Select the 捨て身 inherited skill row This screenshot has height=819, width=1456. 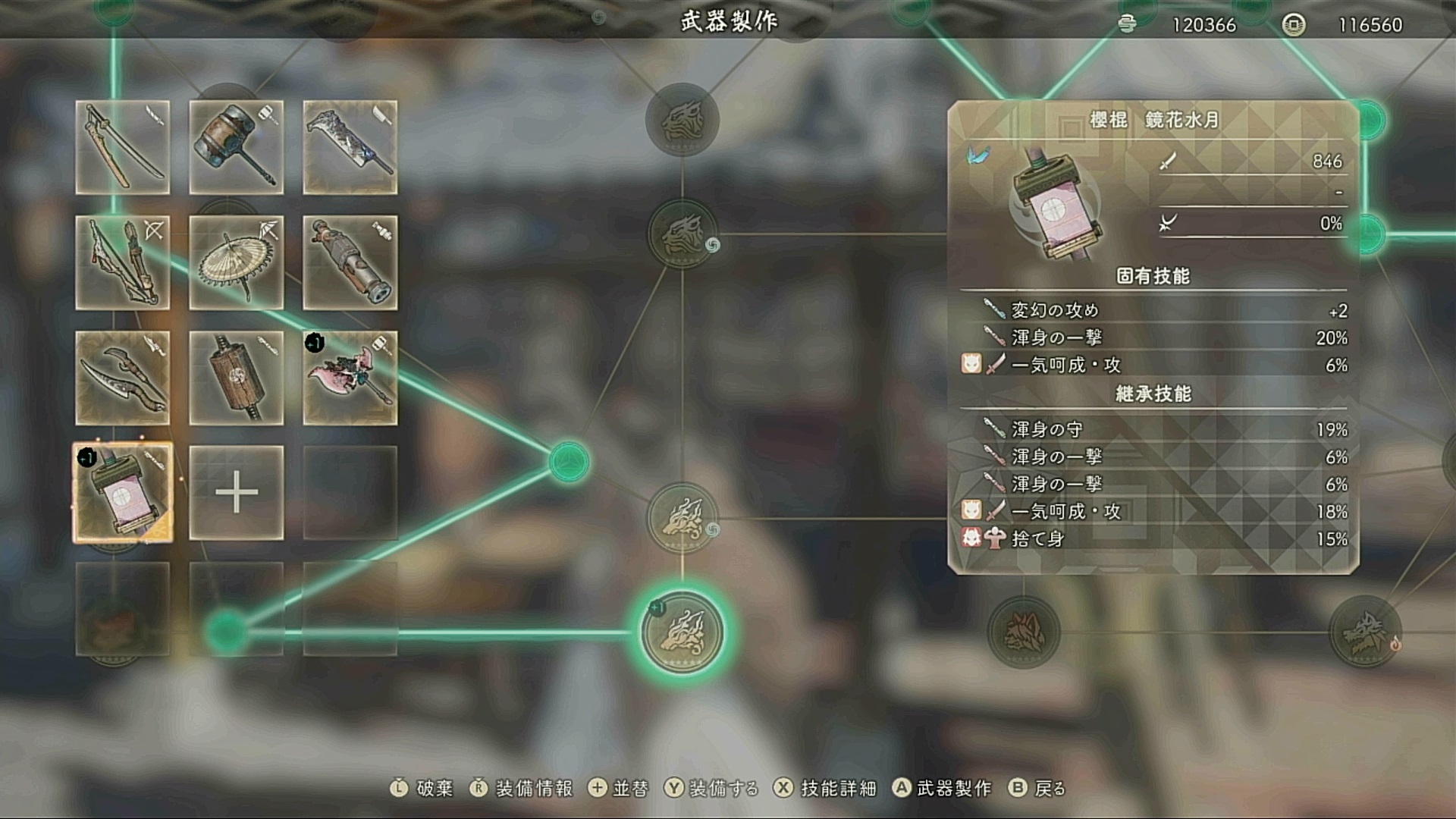pyautogui.click(x=1153, y=538)
